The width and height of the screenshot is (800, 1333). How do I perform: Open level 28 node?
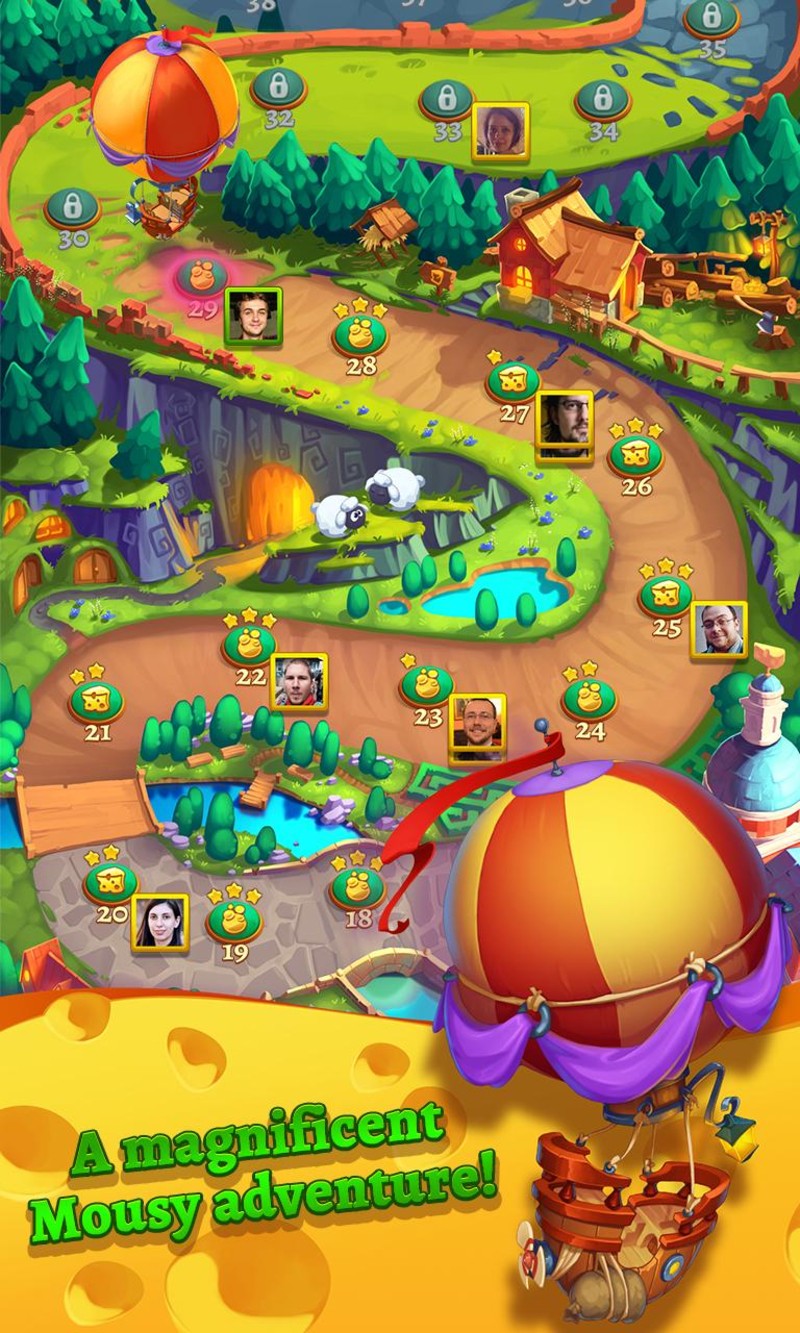pos(360,336)
